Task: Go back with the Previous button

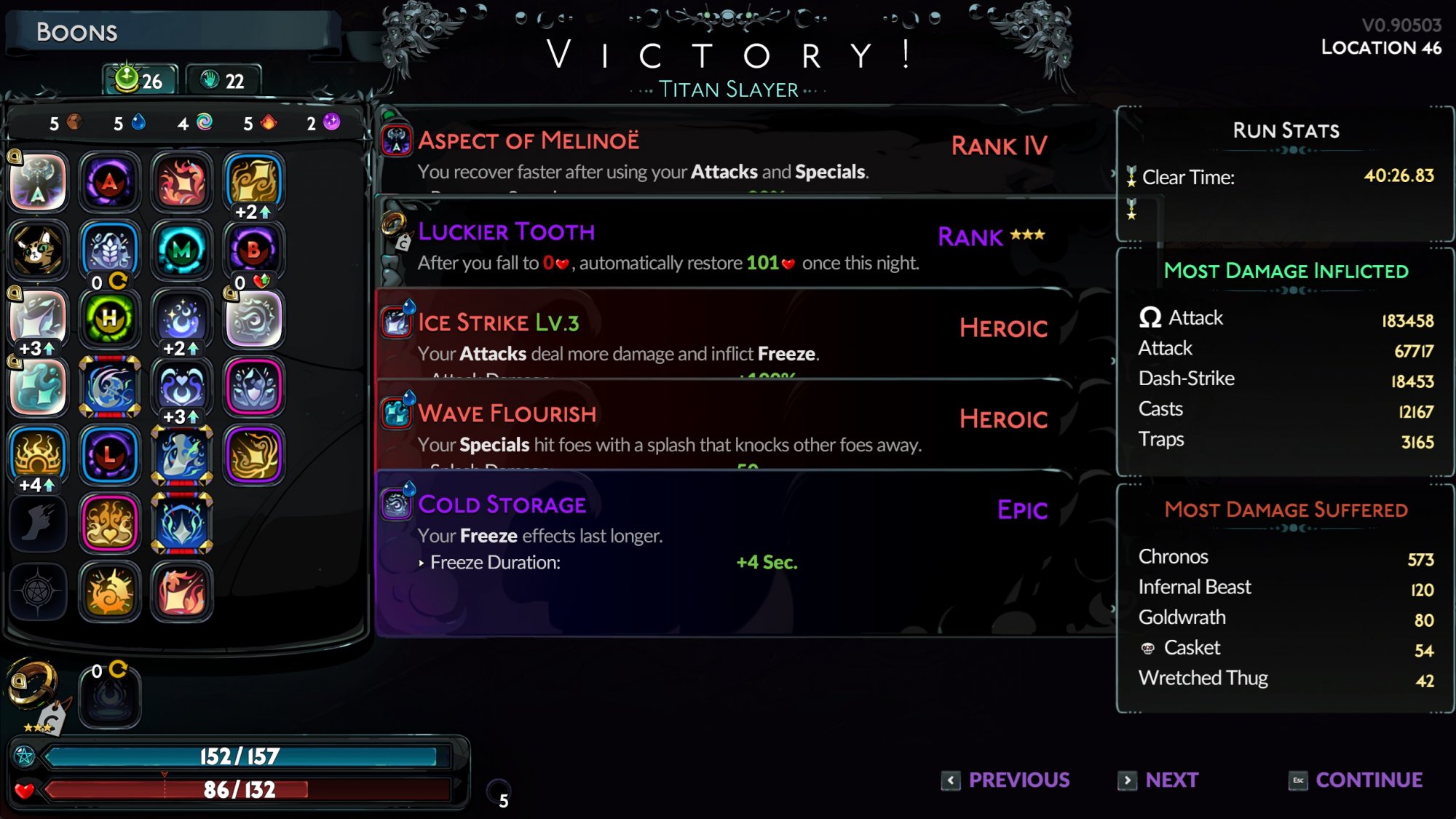Action: tap(1006, 780)
